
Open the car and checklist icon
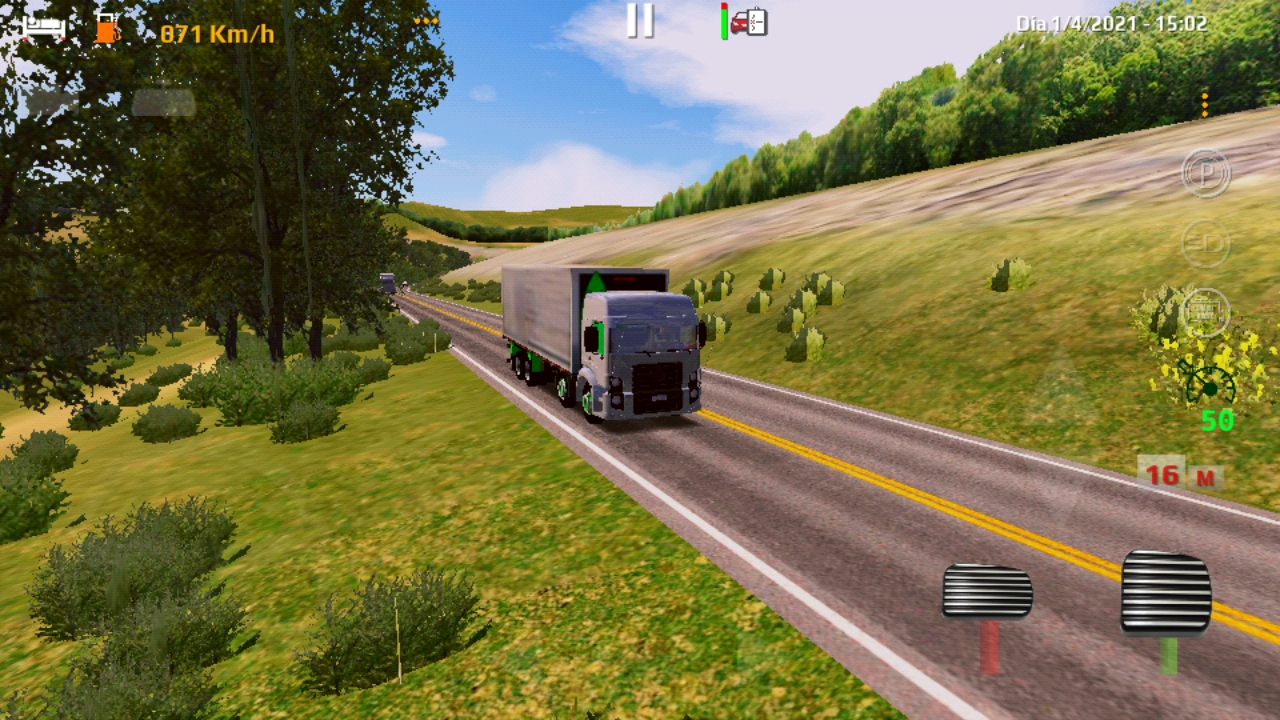(748, 22)
